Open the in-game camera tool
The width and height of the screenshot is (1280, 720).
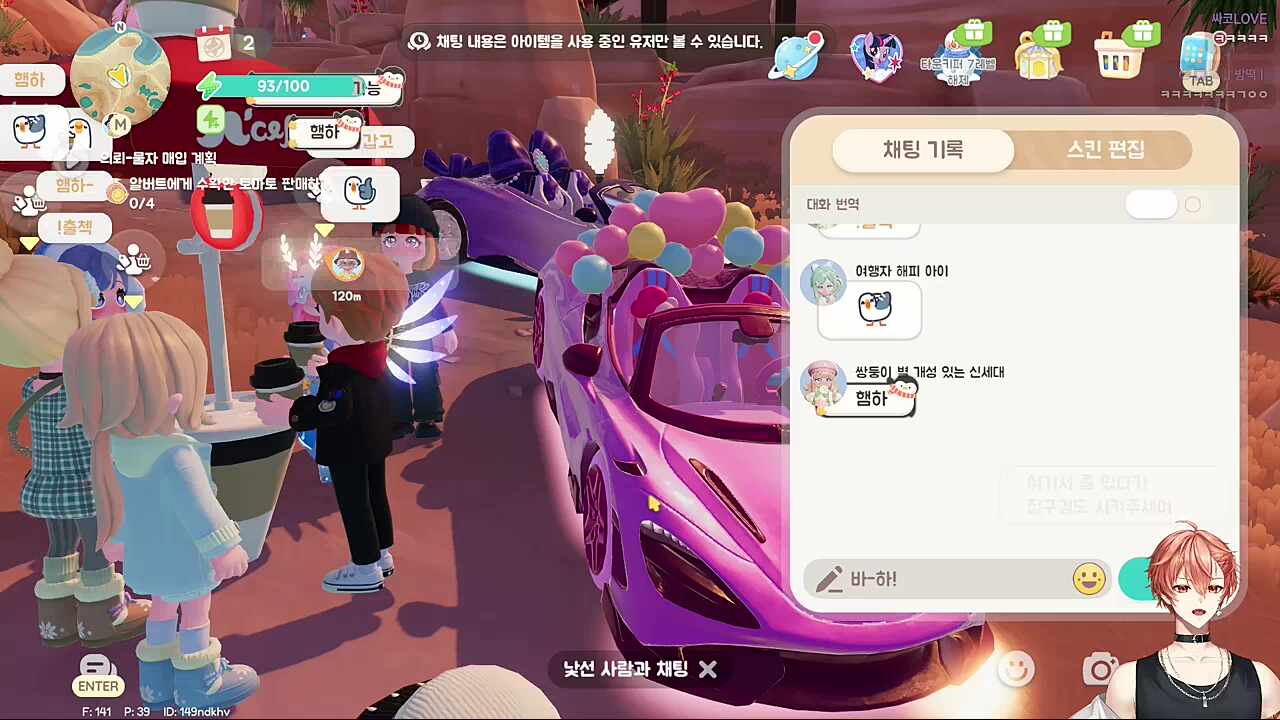(x=1100, y=671)
